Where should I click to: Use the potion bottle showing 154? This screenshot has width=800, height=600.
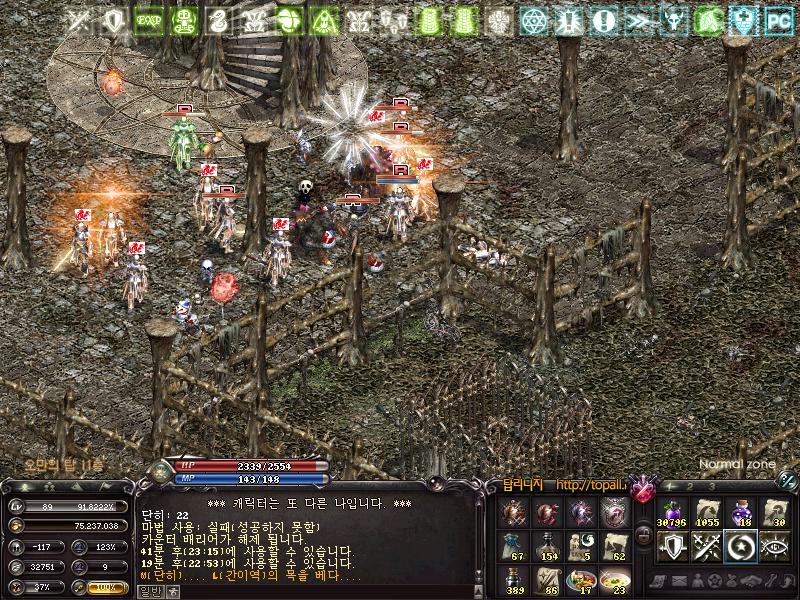tap(546, 546)
